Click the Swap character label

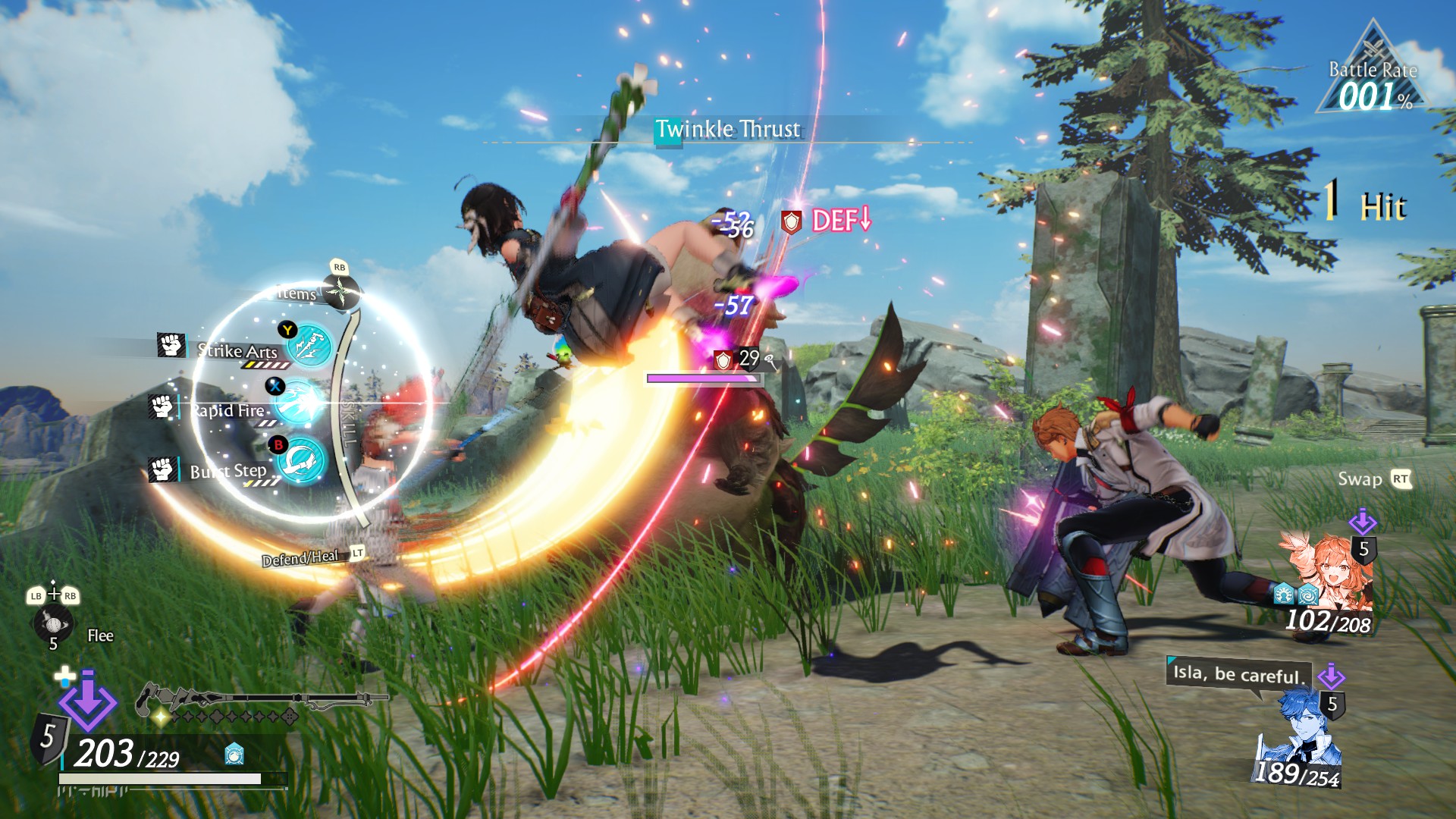pos(1360,479)
